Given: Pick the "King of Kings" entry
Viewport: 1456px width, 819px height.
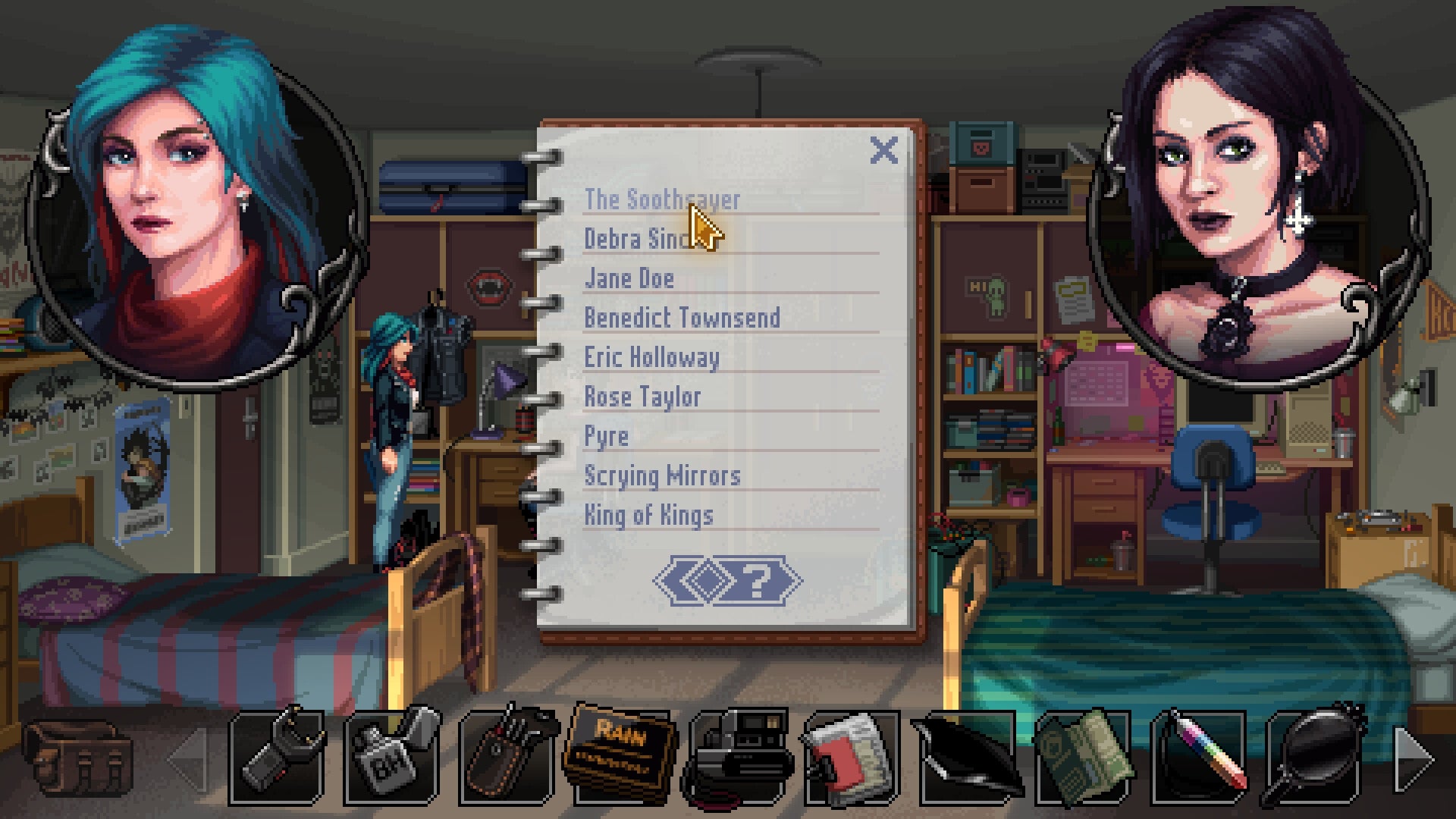Looking at the screenshot, I should (648, 515).
